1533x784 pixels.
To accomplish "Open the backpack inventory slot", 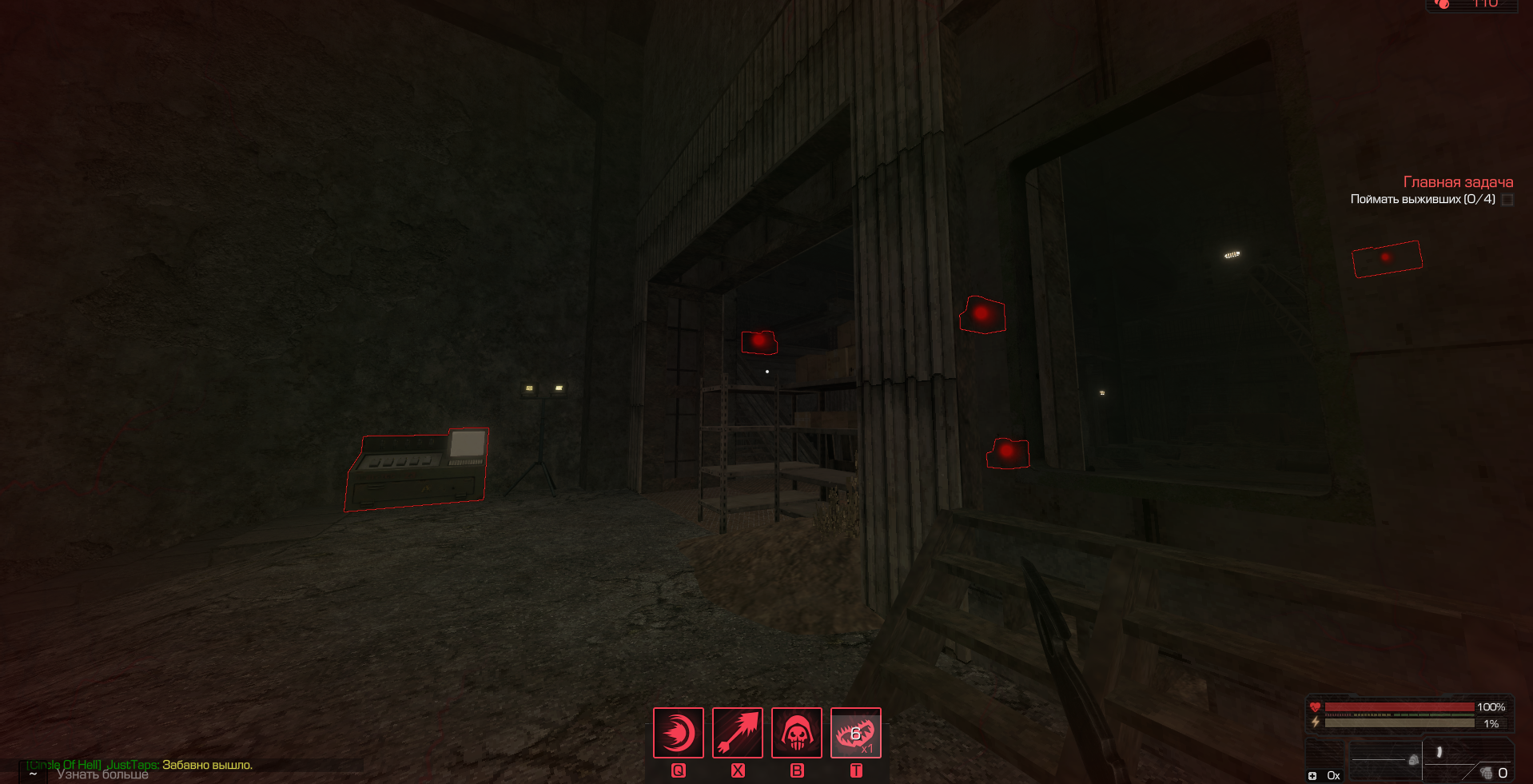I will pyautogui.click(x=1412, y=760).
